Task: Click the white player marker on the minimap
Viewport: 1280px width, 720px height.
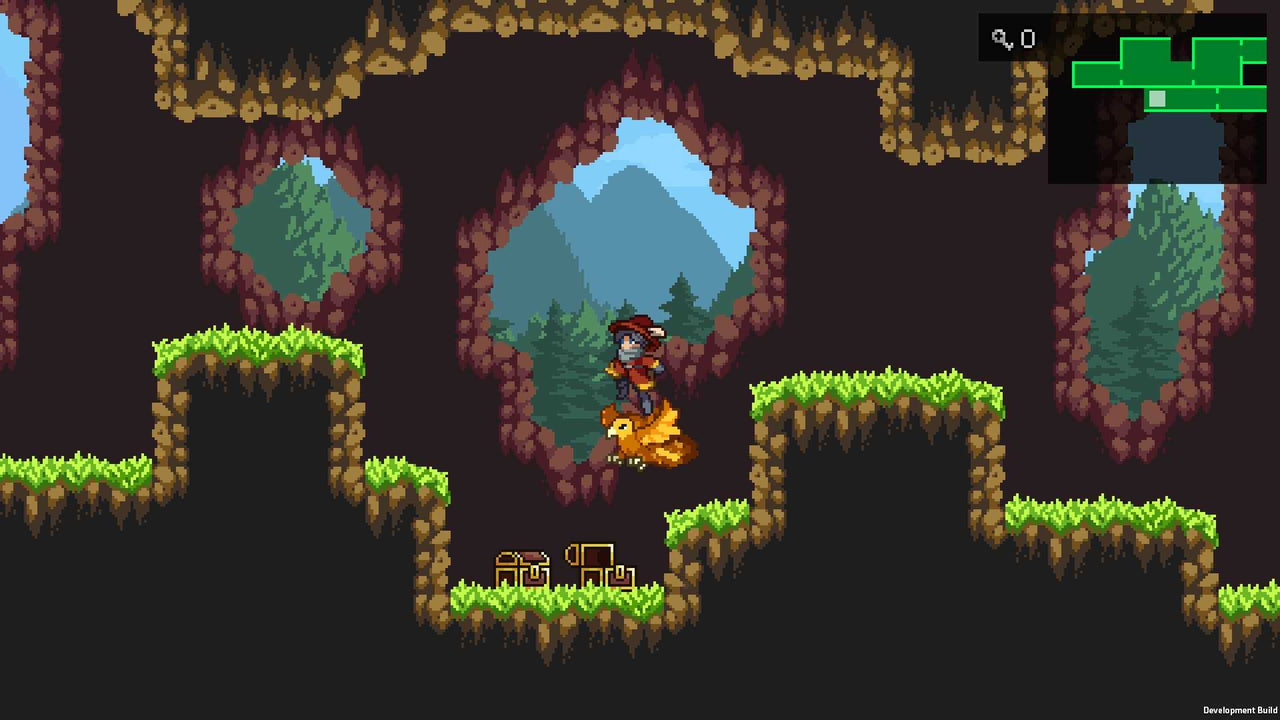Action: click(1157, 98)
